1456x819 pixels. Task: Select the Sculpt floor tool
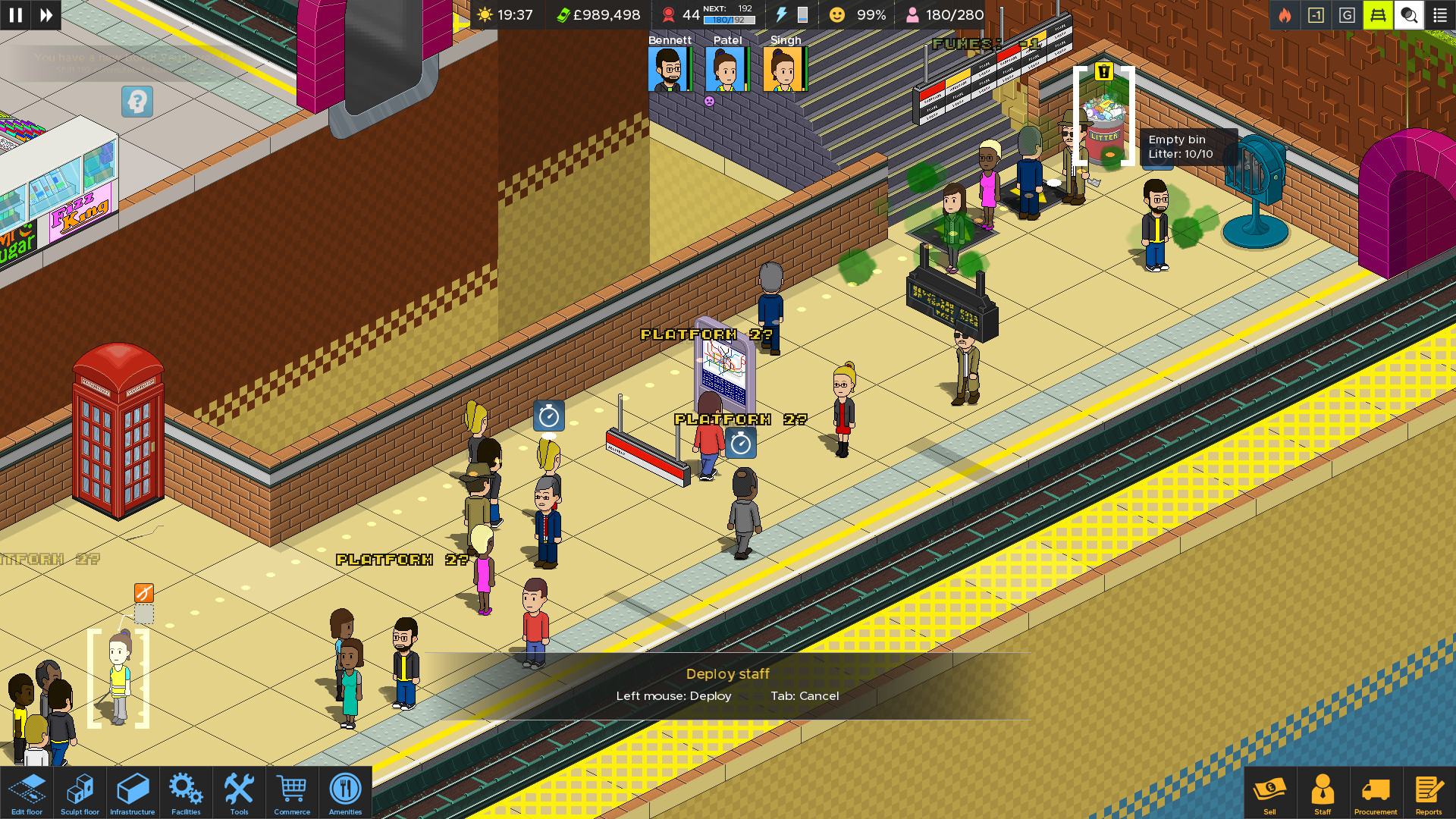80,792
